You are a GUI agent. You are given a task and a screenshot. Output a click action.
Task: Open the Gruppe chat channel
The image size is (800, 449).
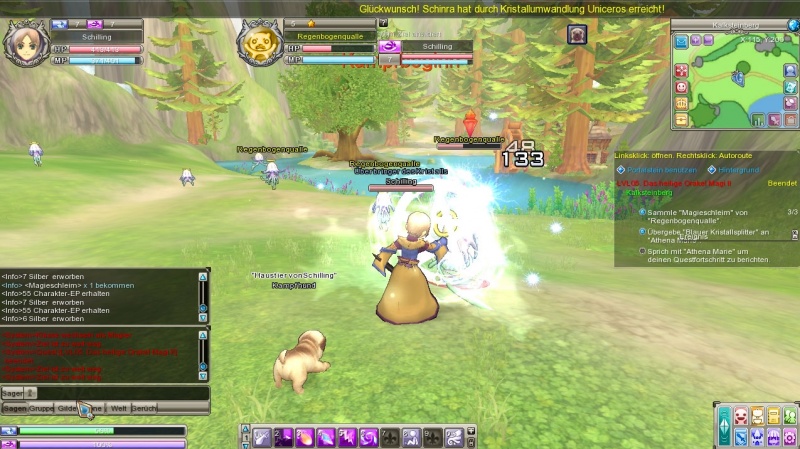click(41, 409)
